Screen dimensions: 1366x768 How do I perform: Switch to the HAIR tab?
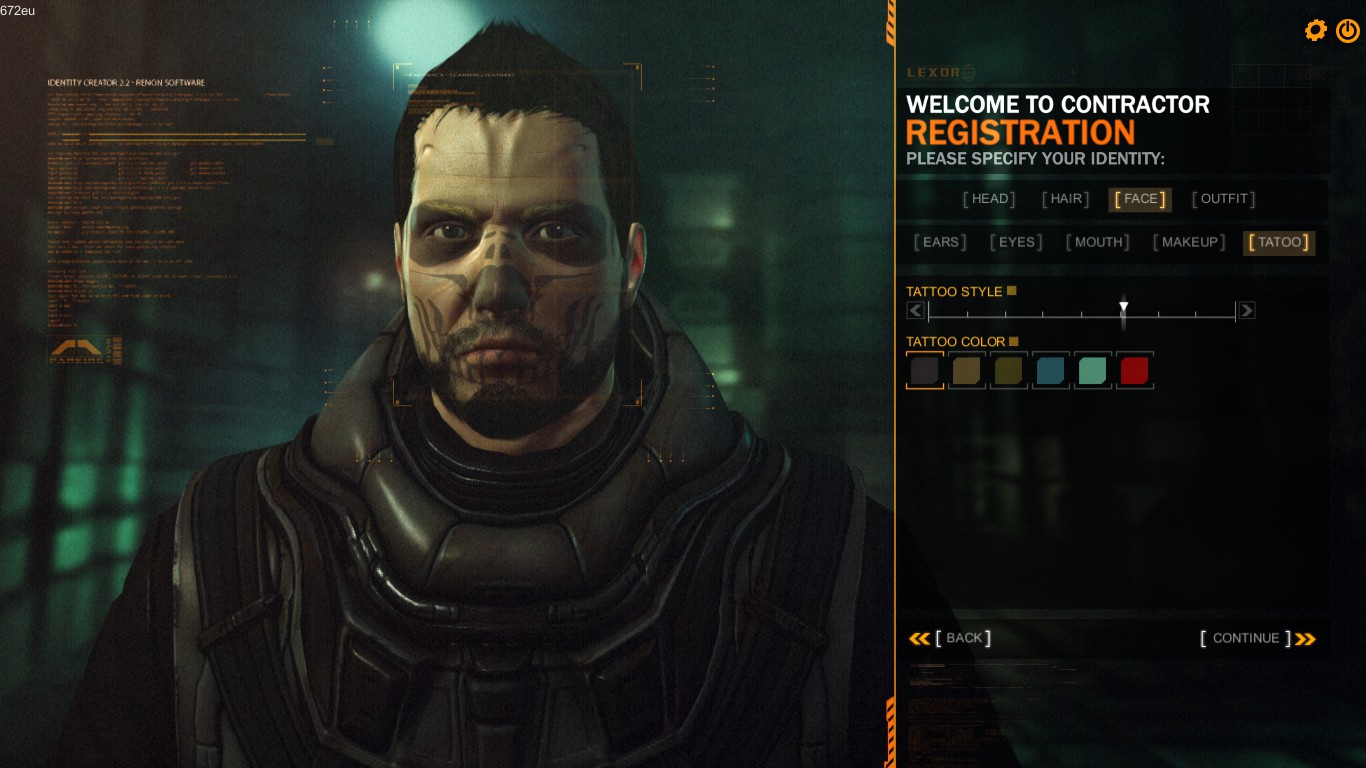(x=1065, y=199)
